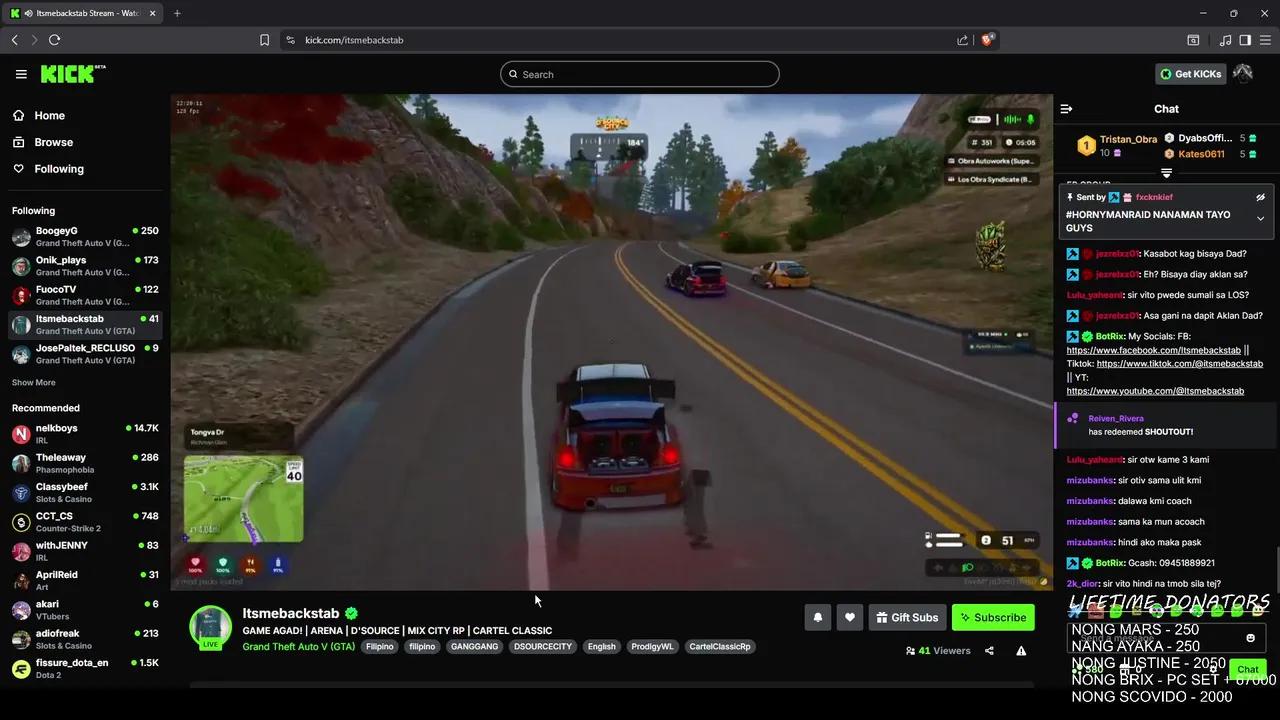The image size is (1280, 720).
Task: Open the Itsmebackstab Facebook link from BotRix
Action: click(1155, 350)
